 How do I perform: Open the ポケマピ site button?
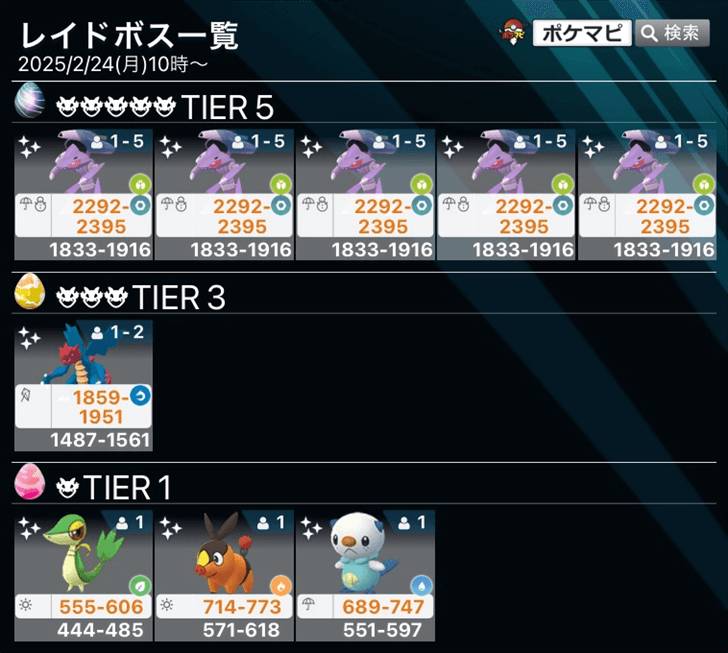tap(581, 34)
